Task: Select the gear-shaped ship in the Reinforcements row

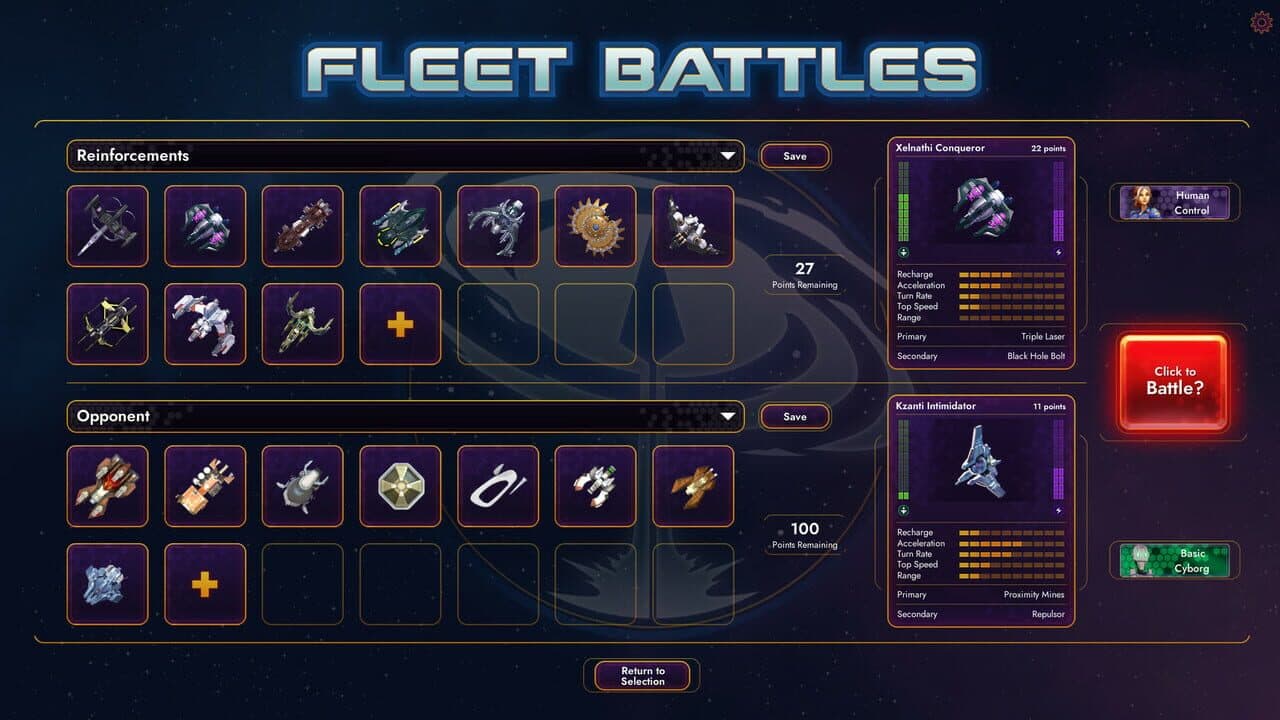Action: point(596,227)
